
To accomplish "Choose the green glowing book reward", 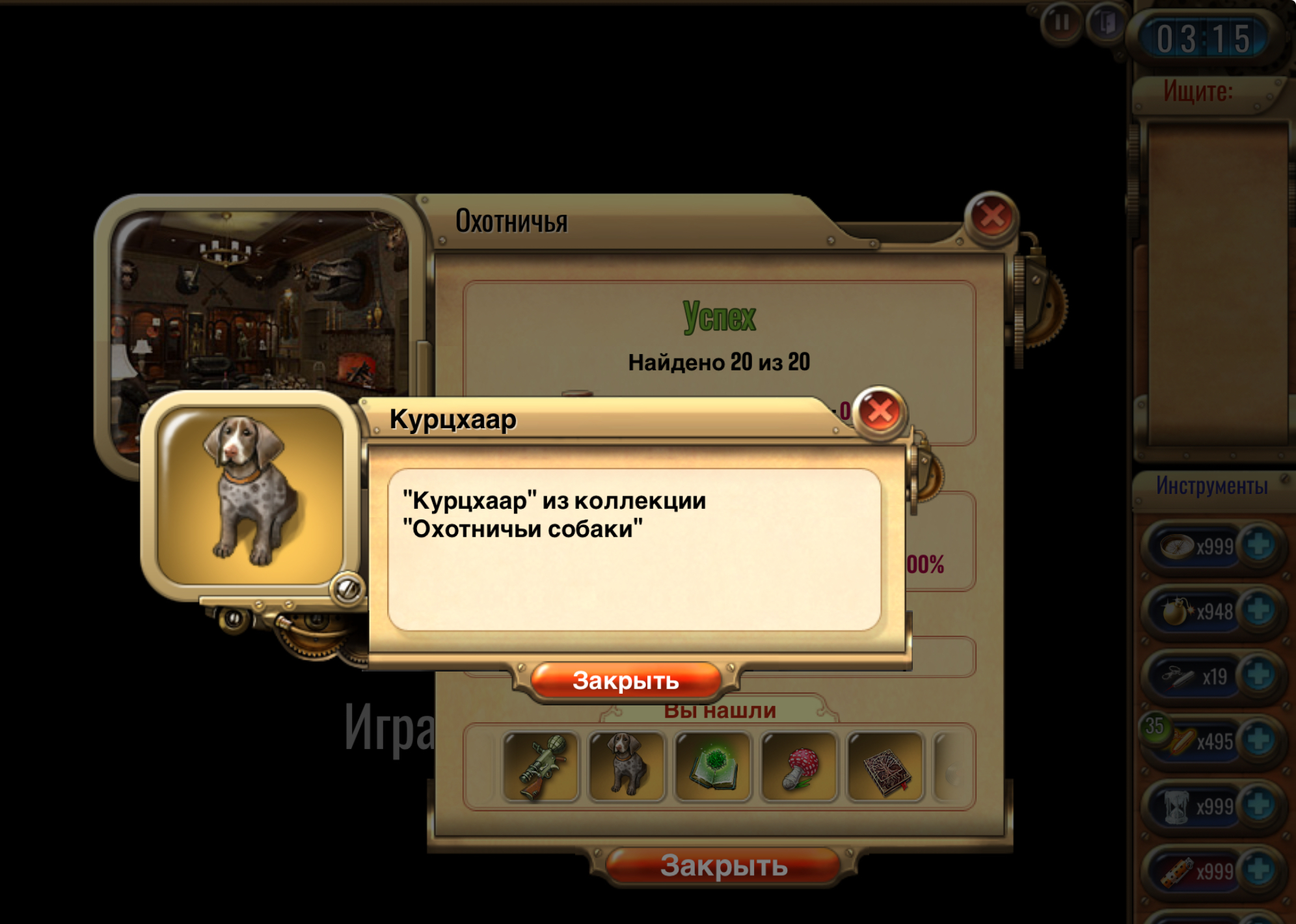I will tap(713, 767).
